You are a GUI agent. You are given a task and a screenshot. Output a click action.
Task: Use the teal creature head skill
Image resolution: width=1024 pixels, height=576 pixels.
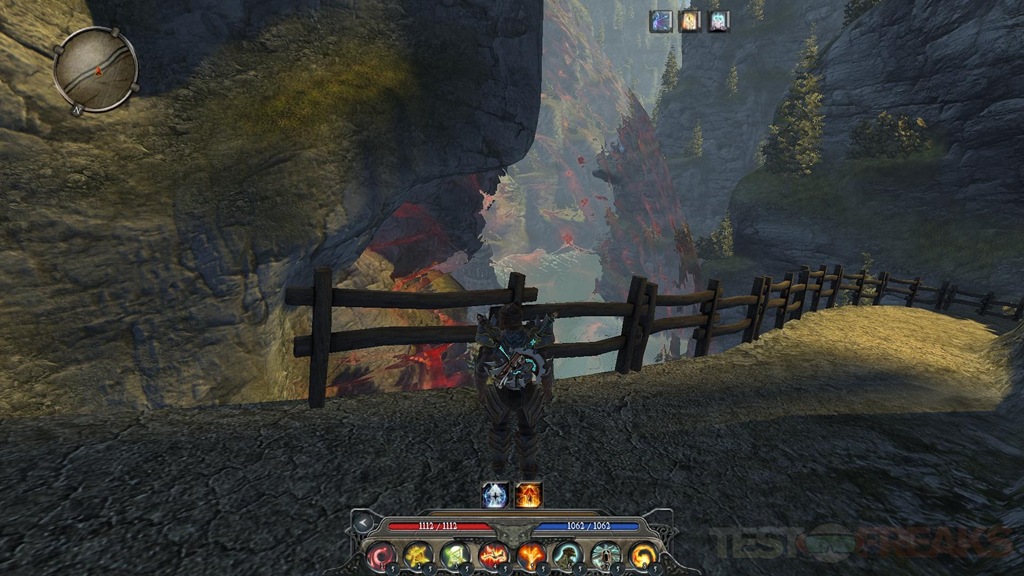567,555
